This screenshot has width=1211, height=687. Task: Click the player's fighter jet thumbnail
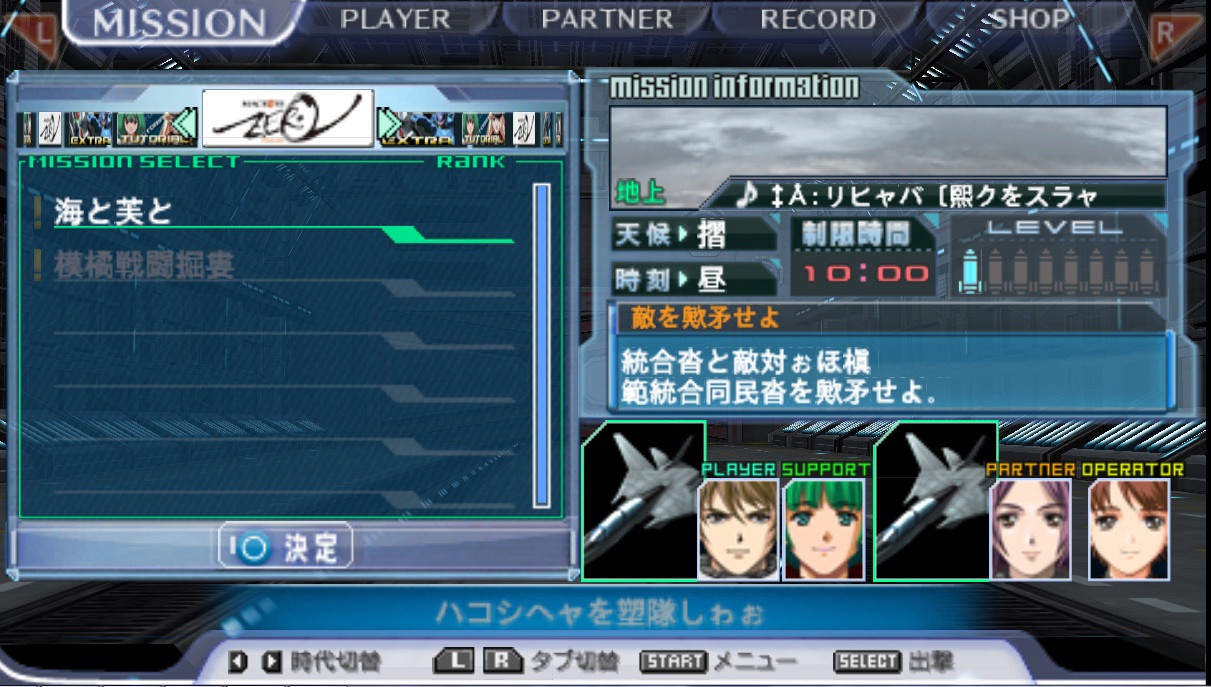pyautogui.click(x=643, y=500)
